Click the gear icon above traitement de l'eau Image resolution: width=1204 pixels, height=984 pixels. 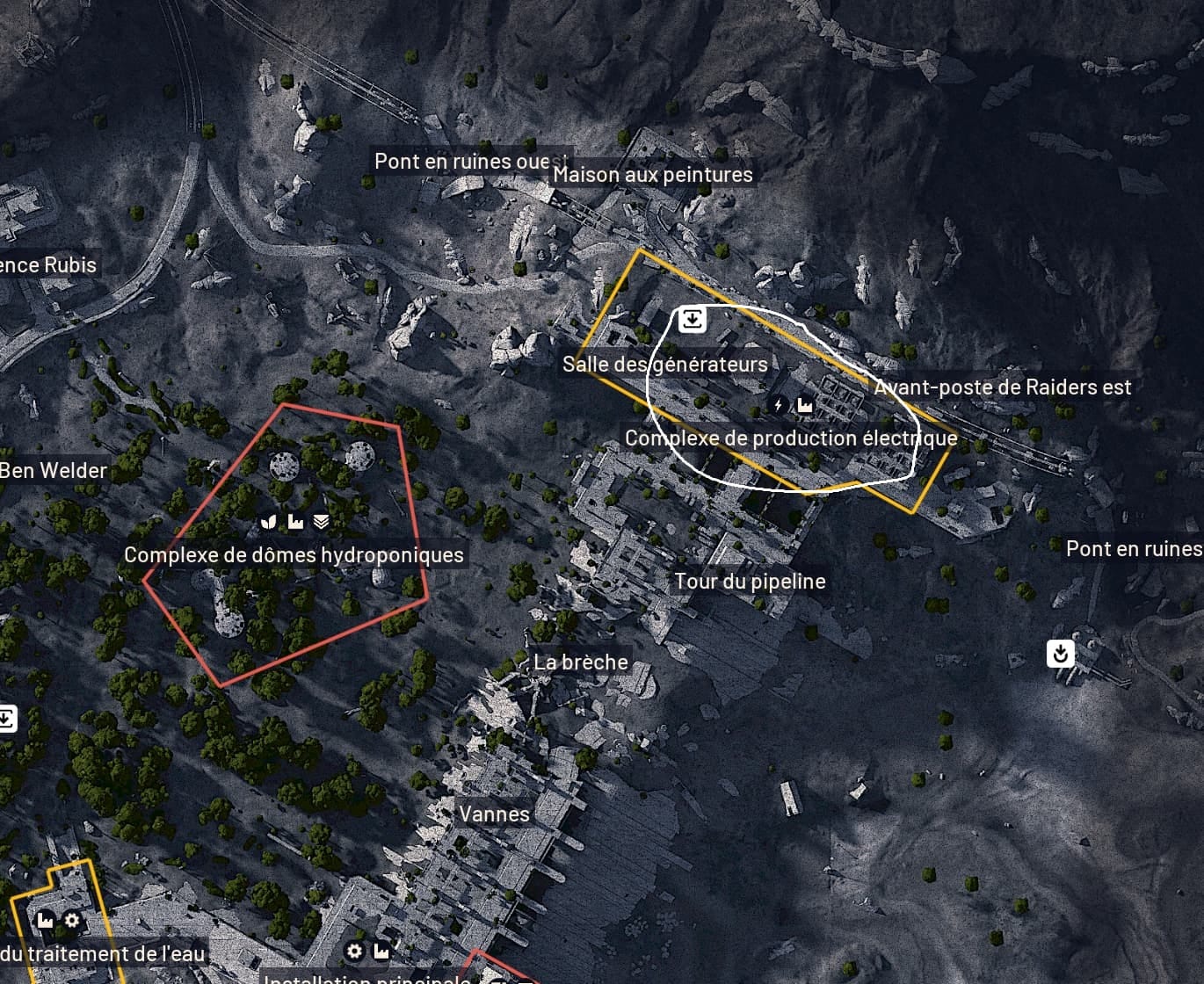point(72,921)
